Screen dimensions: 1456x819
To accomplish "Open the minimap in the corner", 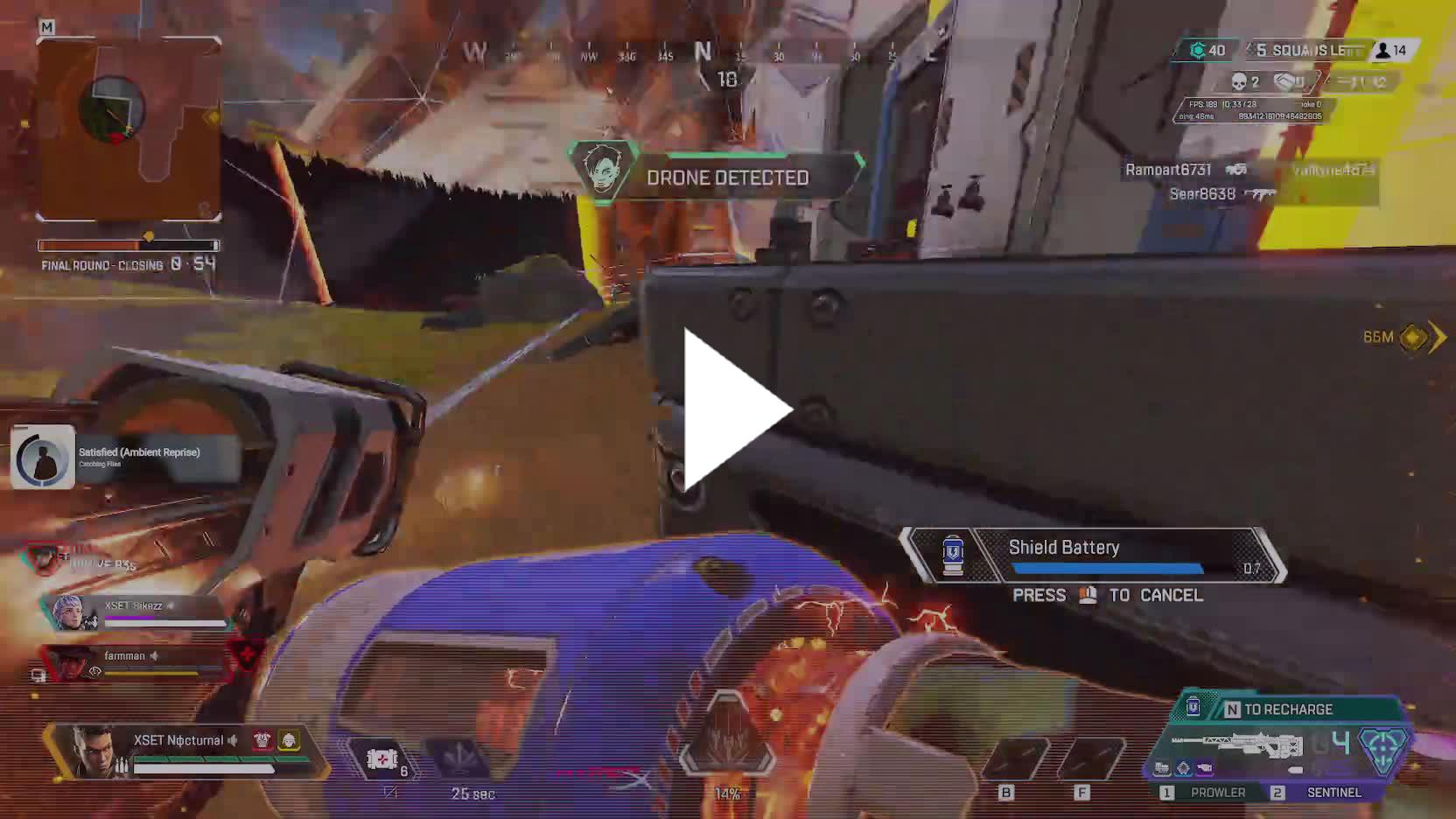I will 129,129.
